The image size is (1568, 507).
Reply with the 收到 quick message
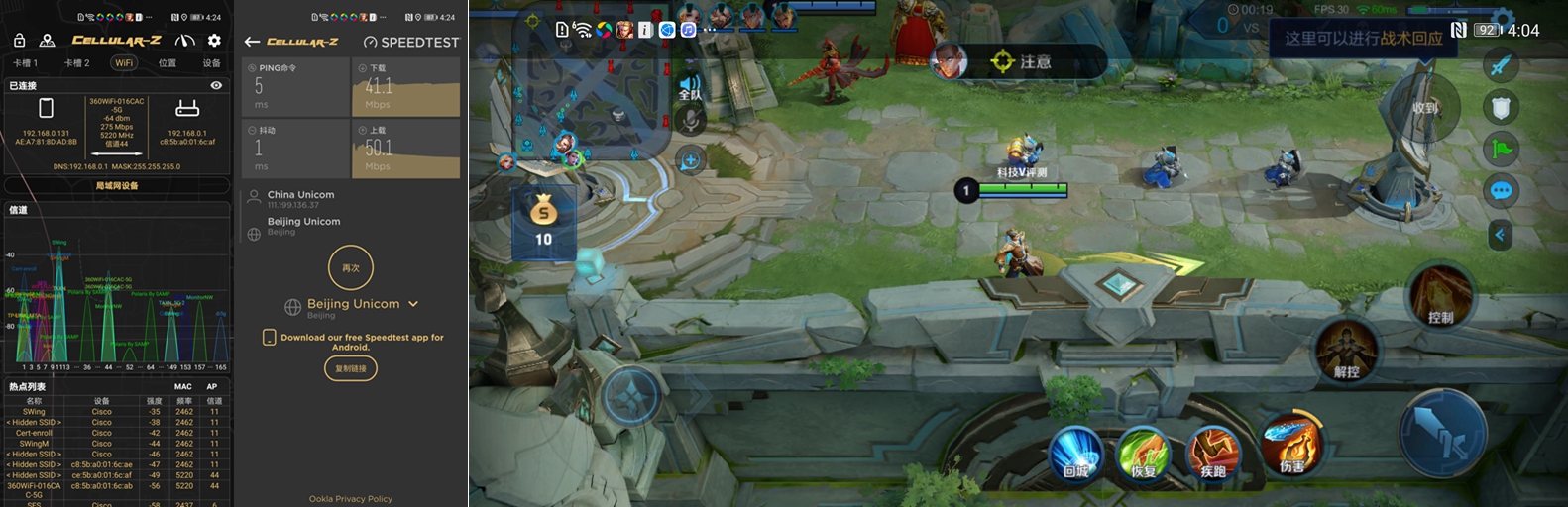1424,107
